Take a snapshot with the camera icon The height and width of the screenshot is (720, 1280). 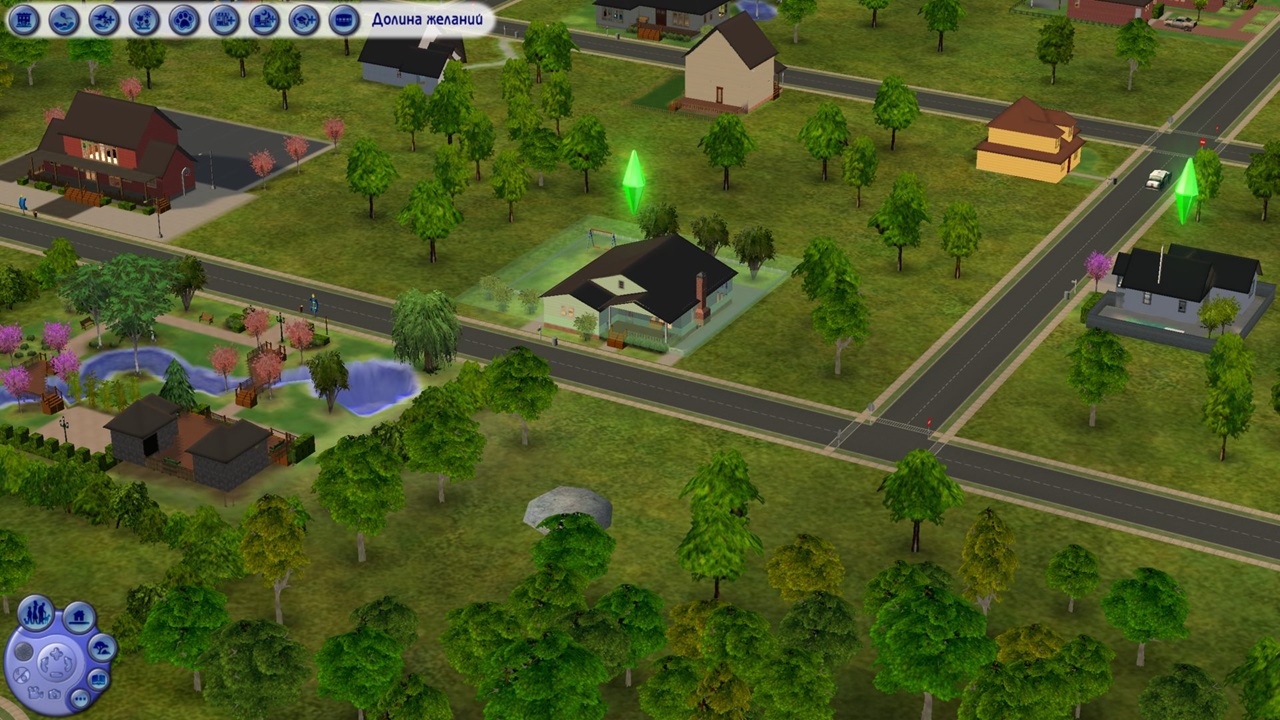coord(56,694)
